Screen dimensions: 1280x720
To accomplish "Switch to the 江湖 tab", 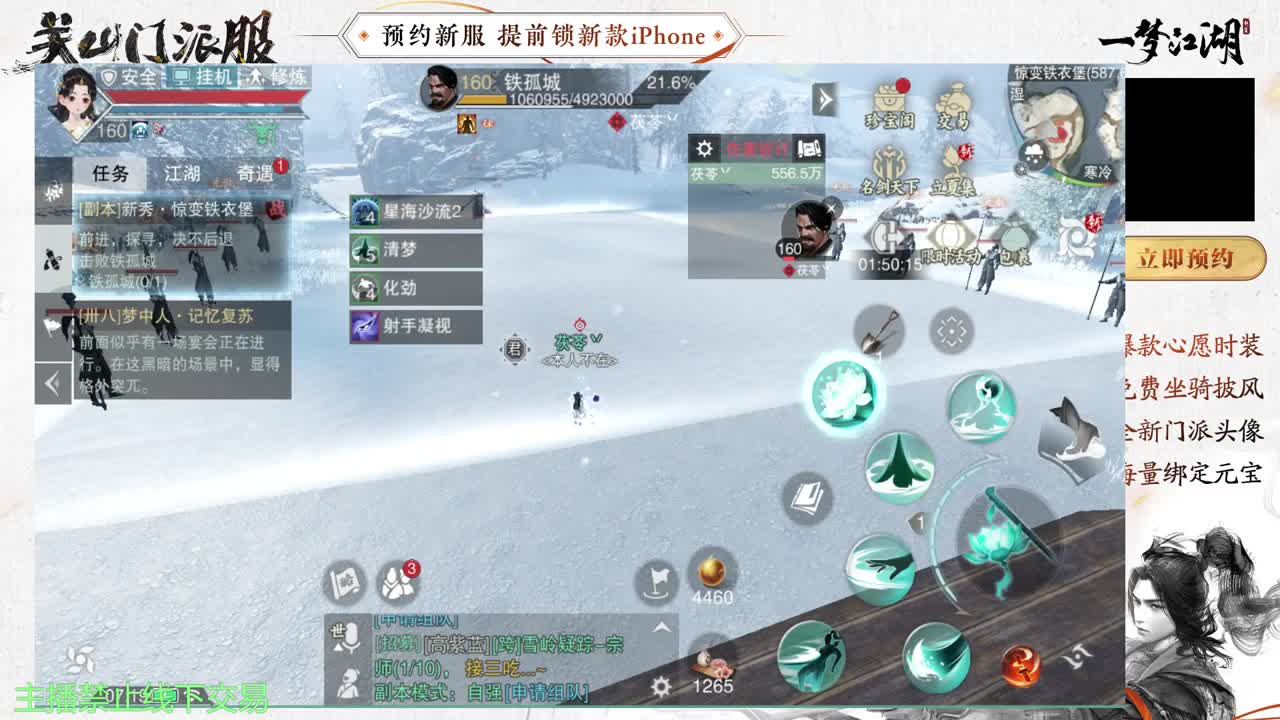I will tap(182, 174).
